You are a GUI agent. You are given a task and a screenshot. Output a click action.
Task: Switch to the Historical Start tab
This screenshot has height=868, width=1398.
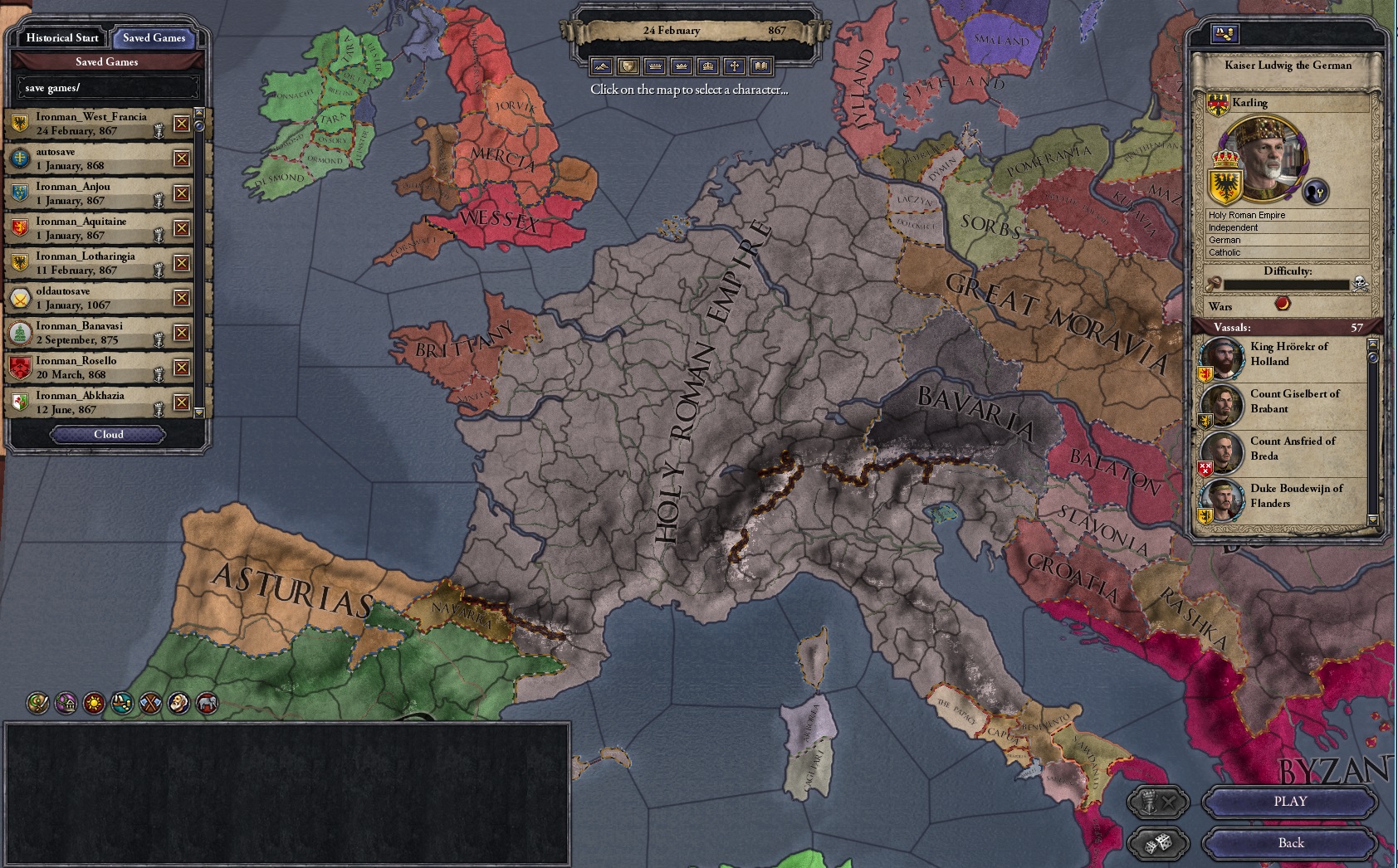(61, 38)
